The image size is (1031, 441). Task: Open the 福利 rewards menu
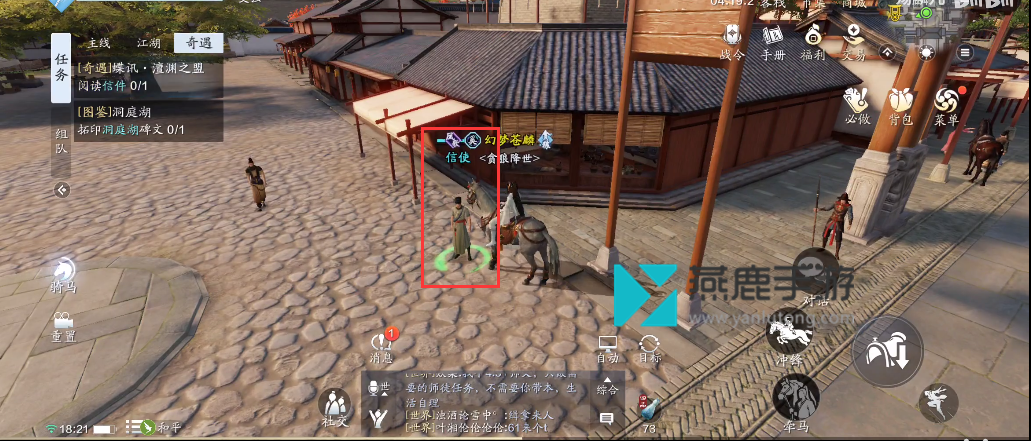pos(813,39)
